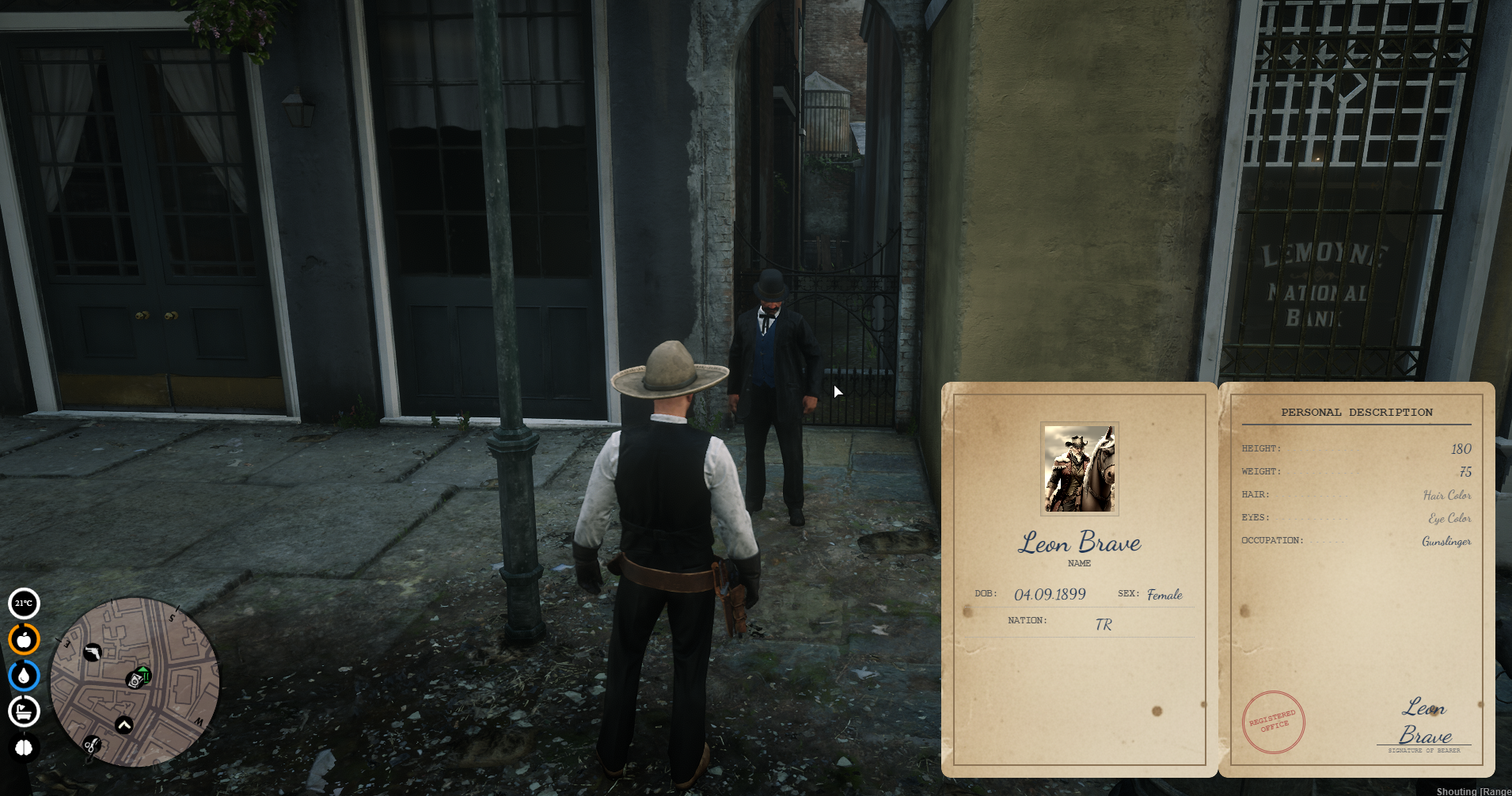Click the ID card portrait photo

pyautogui.click(x=1079, y=469)
